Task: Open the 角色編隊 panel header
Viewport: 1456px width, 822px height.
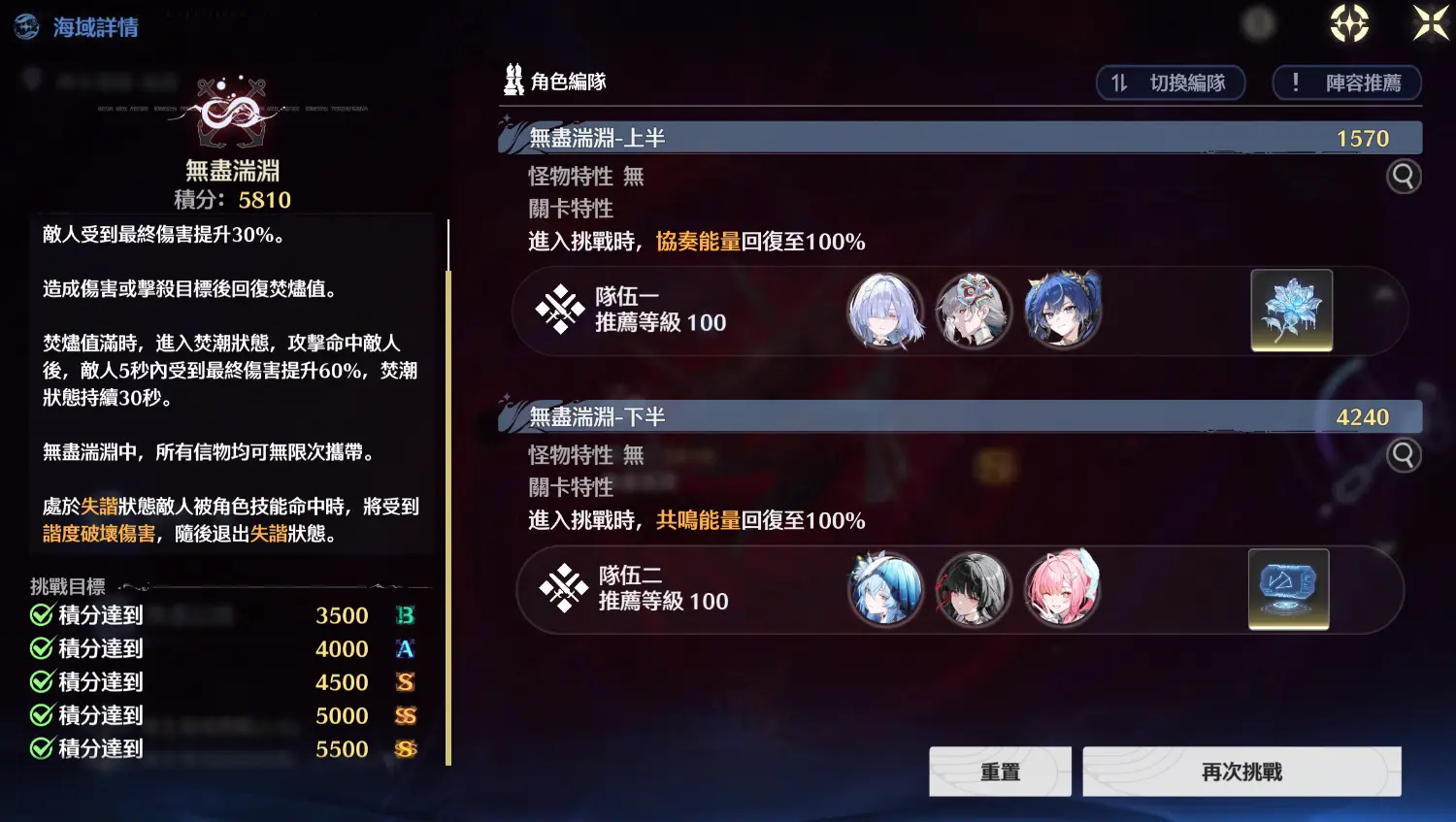Action: click(x=555, y=82)
